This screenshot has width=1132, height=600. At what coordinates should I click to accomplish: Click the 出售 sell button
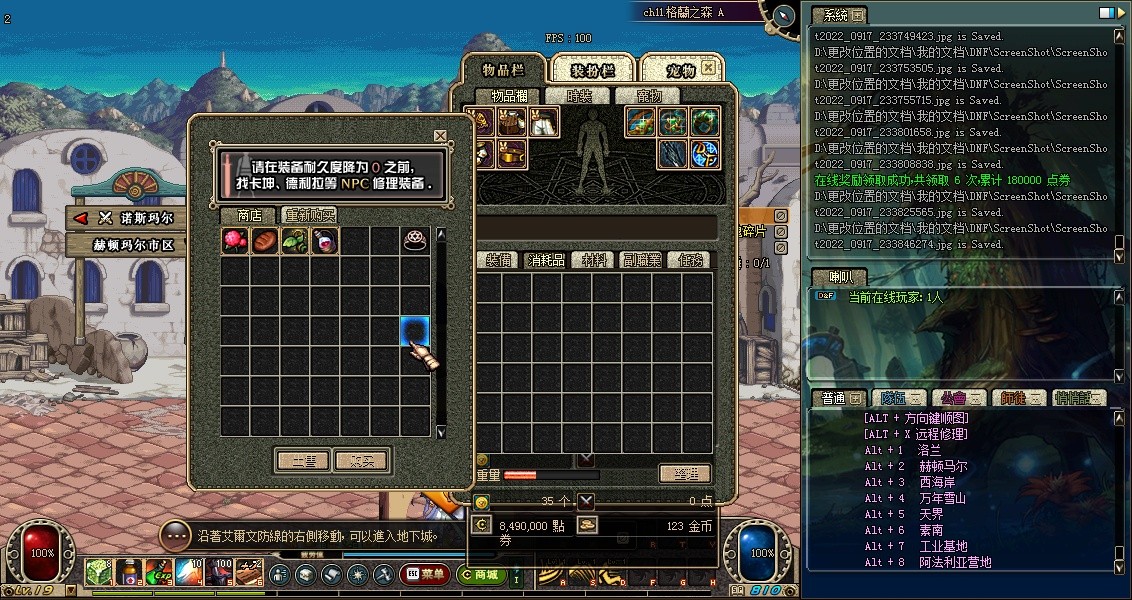[x=303, y=461]
